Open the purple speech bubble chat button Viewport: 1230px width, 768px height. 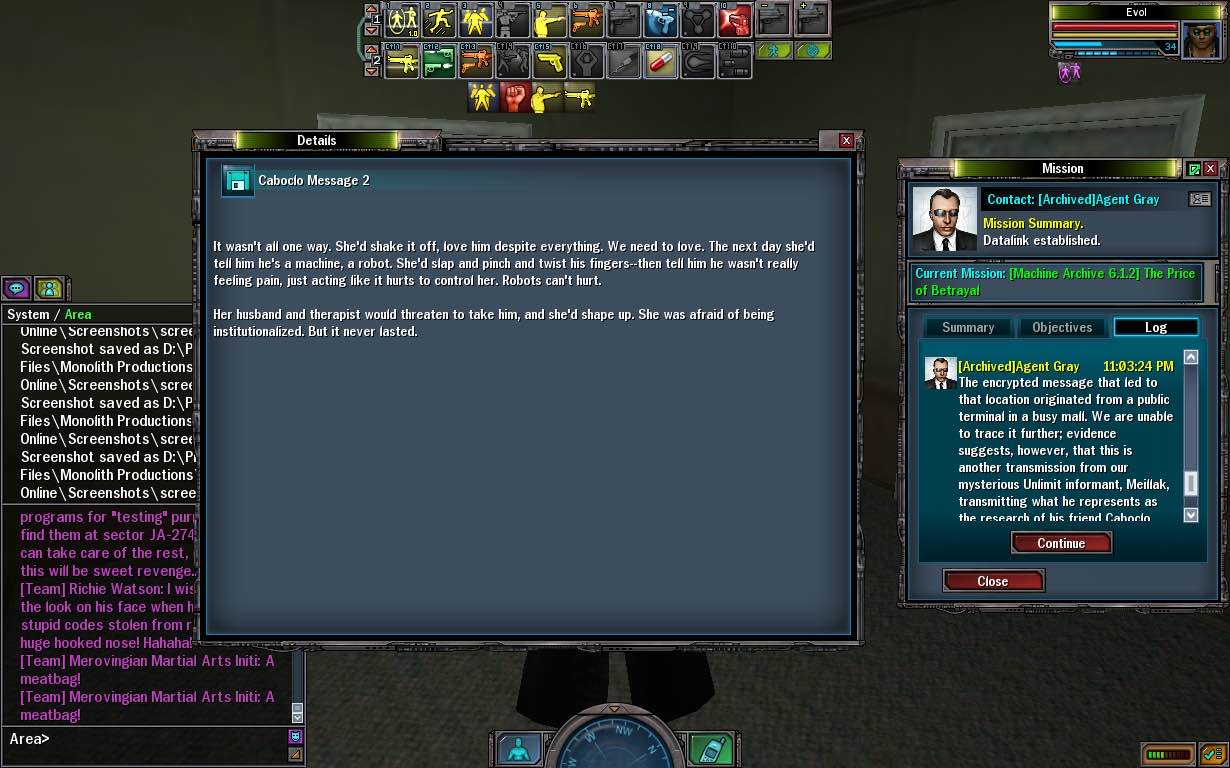click(17, 289)
